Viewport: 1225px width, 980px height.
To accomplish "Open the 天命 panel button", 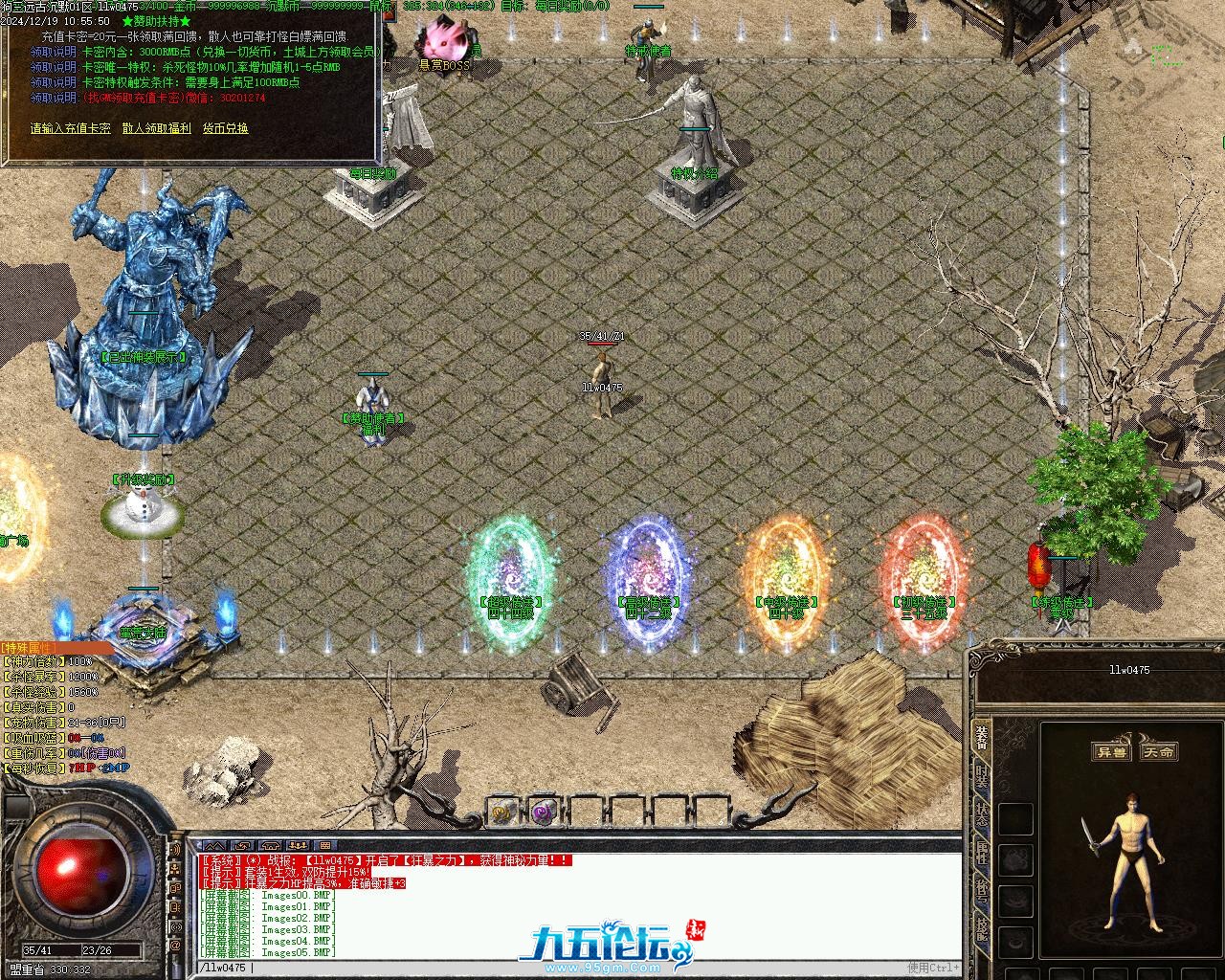I will (x=1159, y=752).
